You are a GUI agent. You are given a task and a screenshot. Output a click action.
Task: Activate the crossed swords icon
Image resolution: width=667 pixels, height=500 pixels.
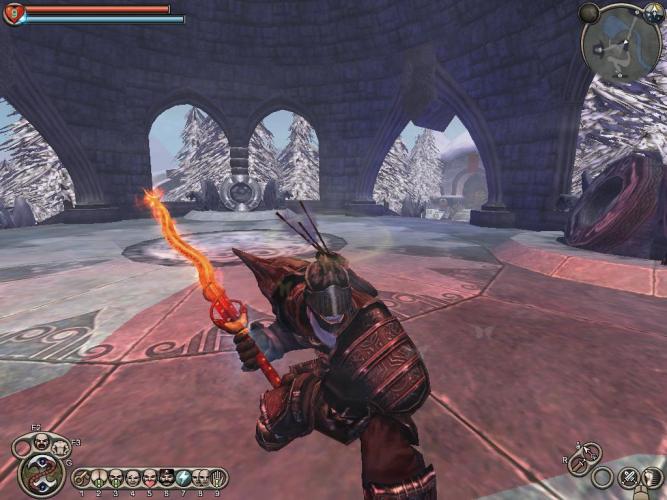tap(629, 478)
